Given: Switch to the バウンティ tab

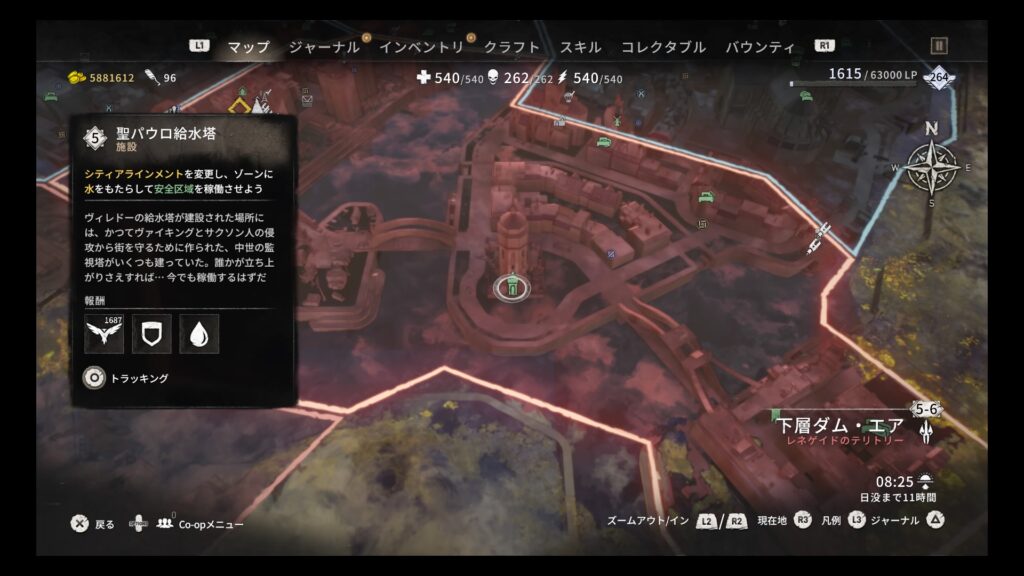Looking at the screenshot, I should coord(760,47).
